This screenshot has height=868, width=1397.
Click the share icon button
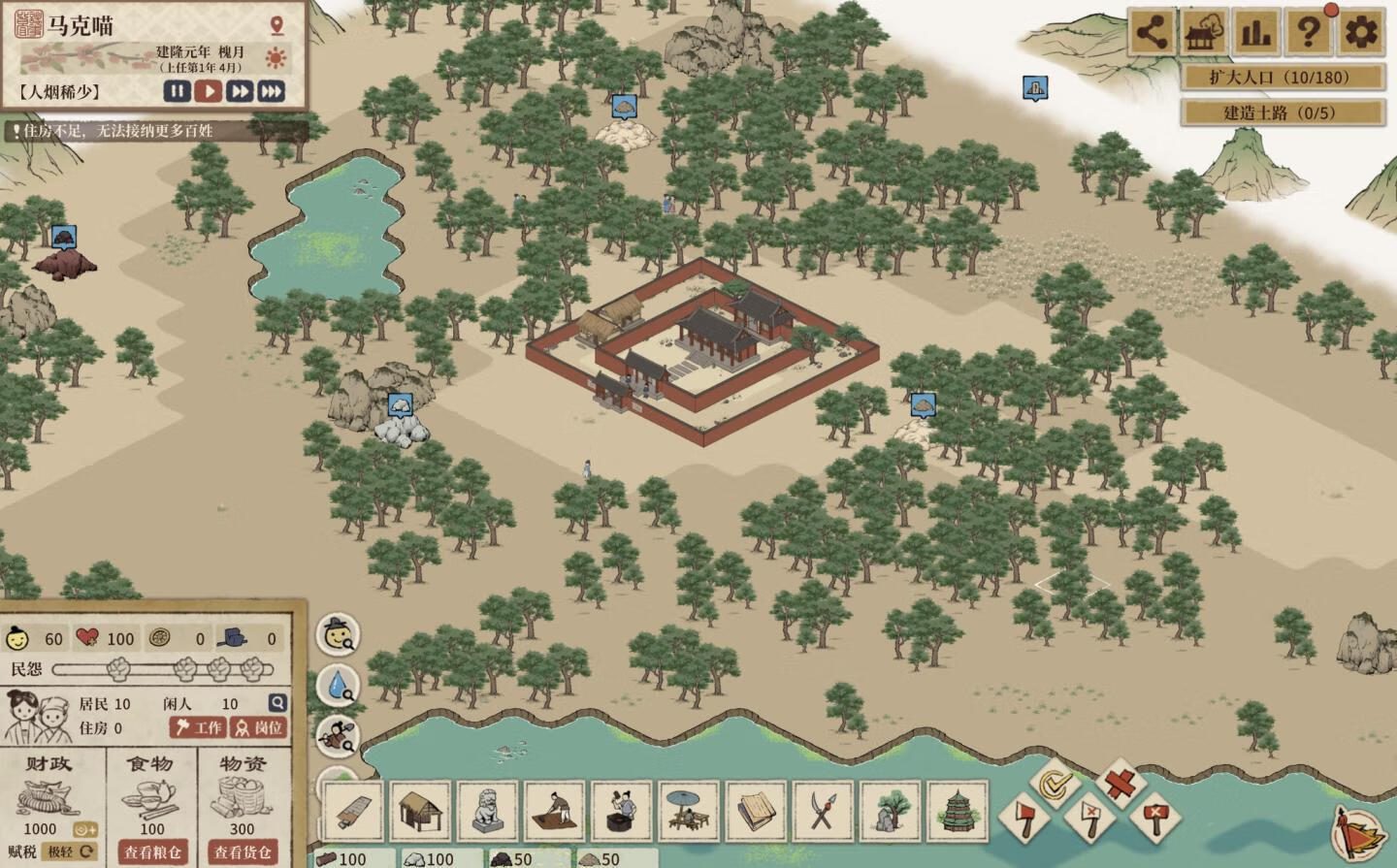click(x=1151, y=34)
